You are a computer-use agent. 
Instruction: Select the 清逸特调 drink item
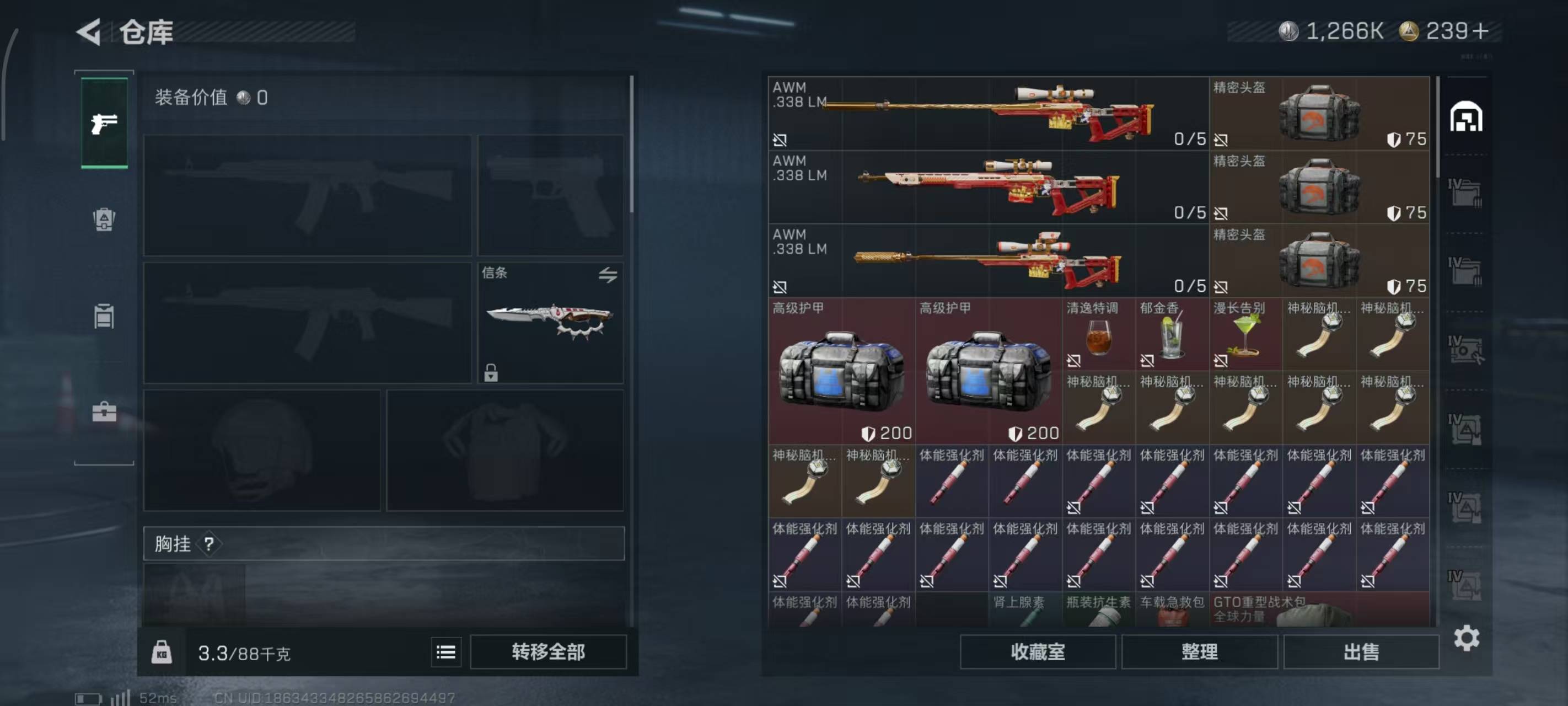pos(1098,335)
